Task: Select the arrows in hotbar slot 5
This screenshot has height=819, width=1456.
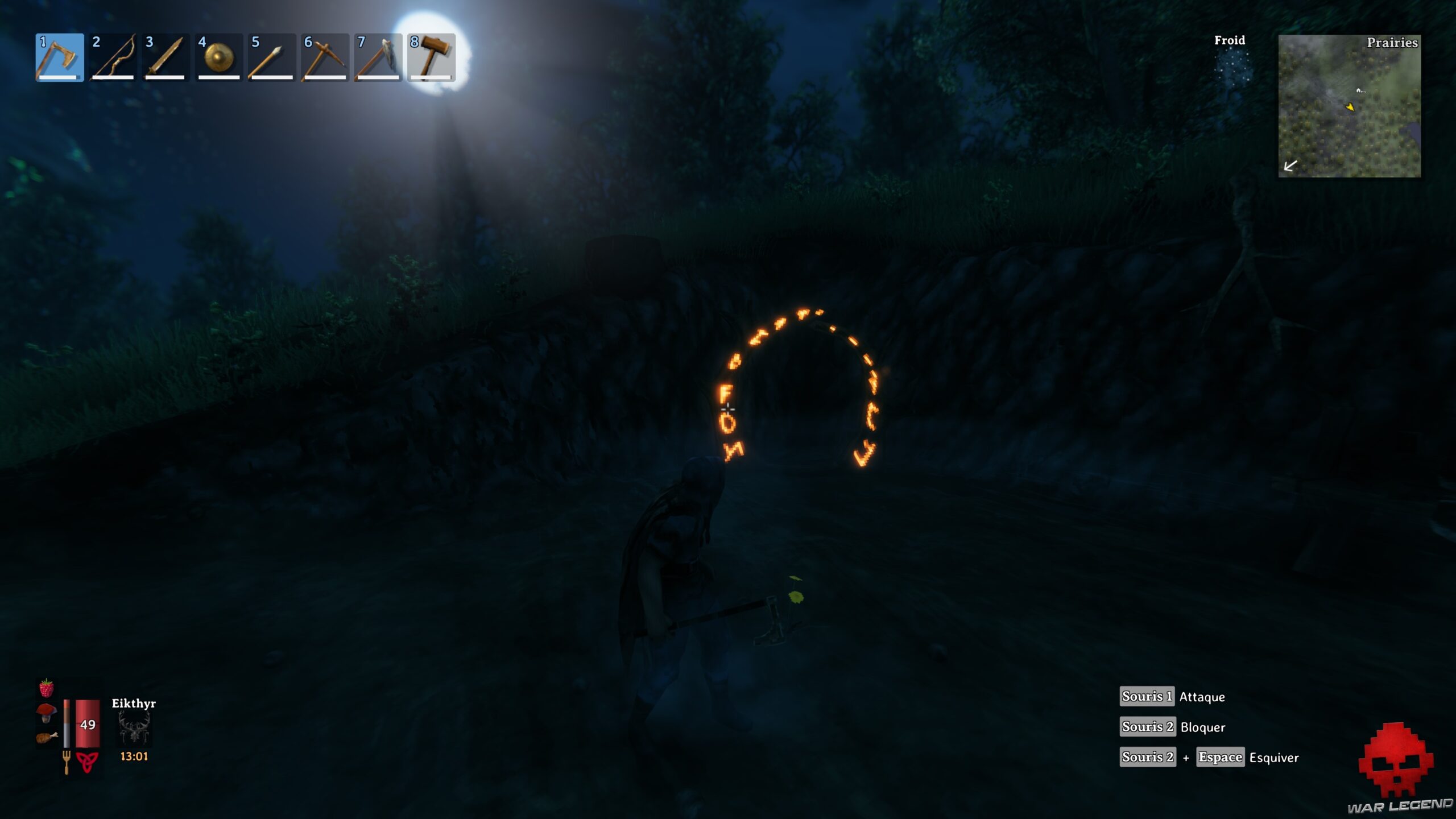Action: coord(272,57)
